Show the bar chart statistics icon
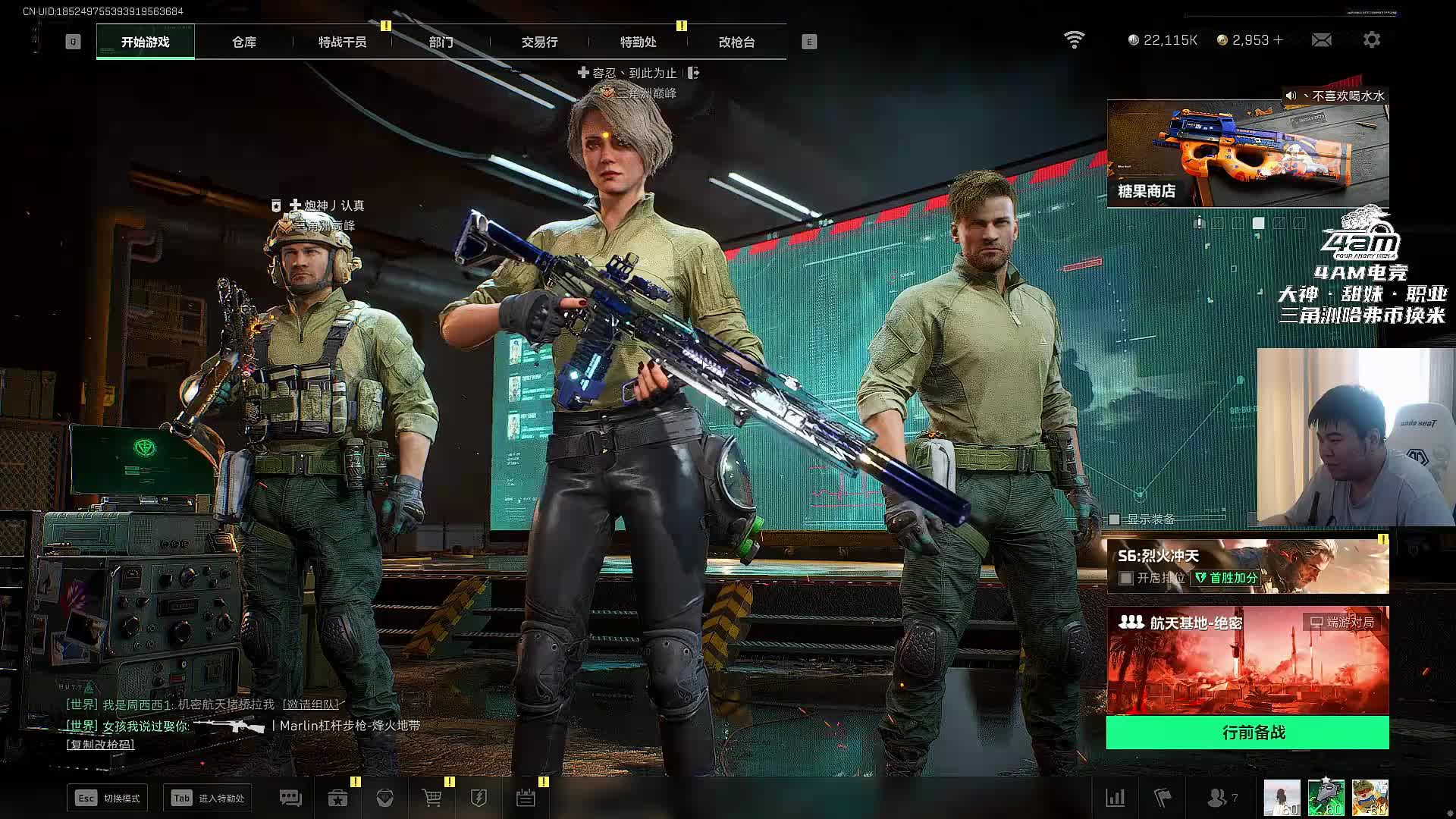 [x=1115, y=798]
